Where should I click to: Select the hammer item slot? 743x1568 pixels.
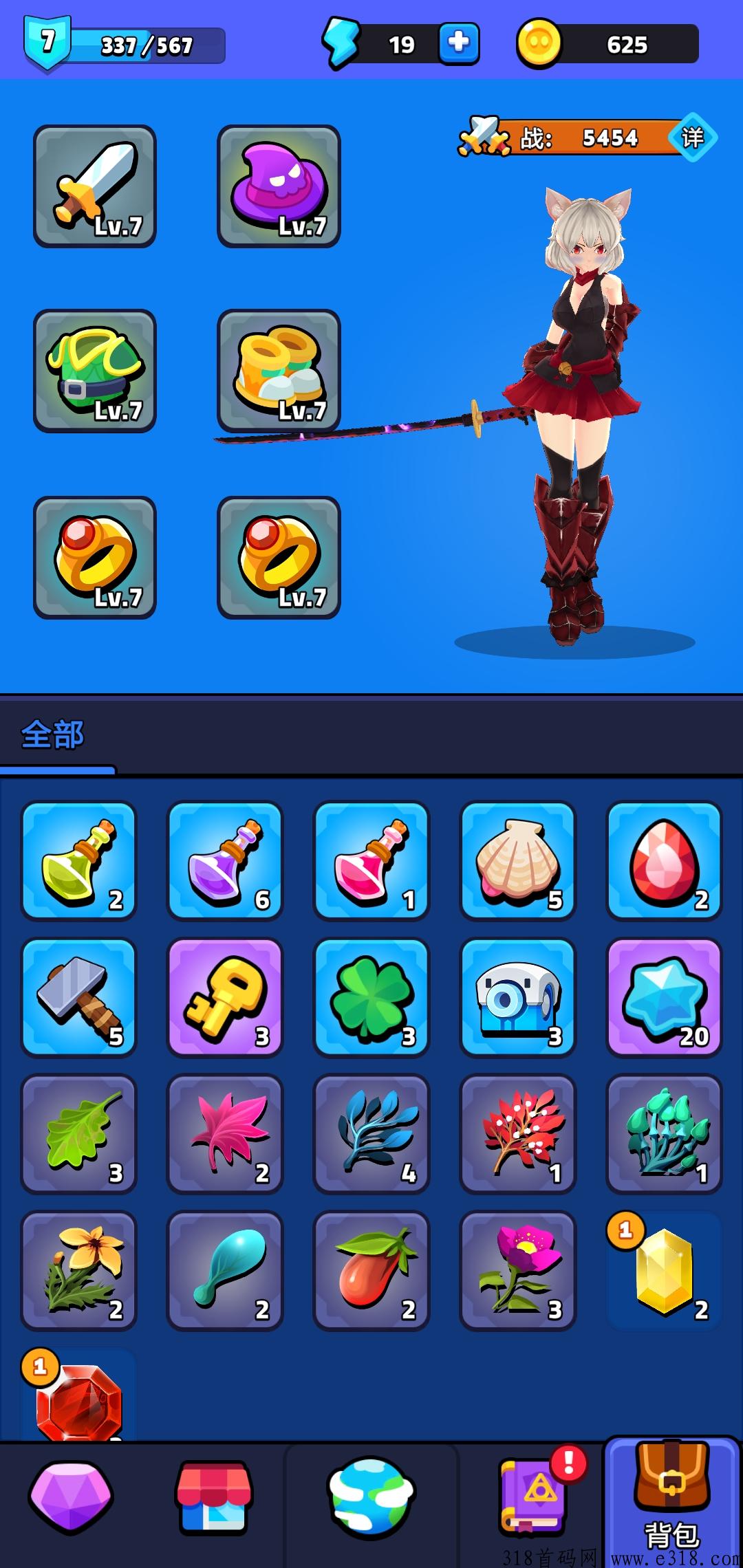[79, 997]
